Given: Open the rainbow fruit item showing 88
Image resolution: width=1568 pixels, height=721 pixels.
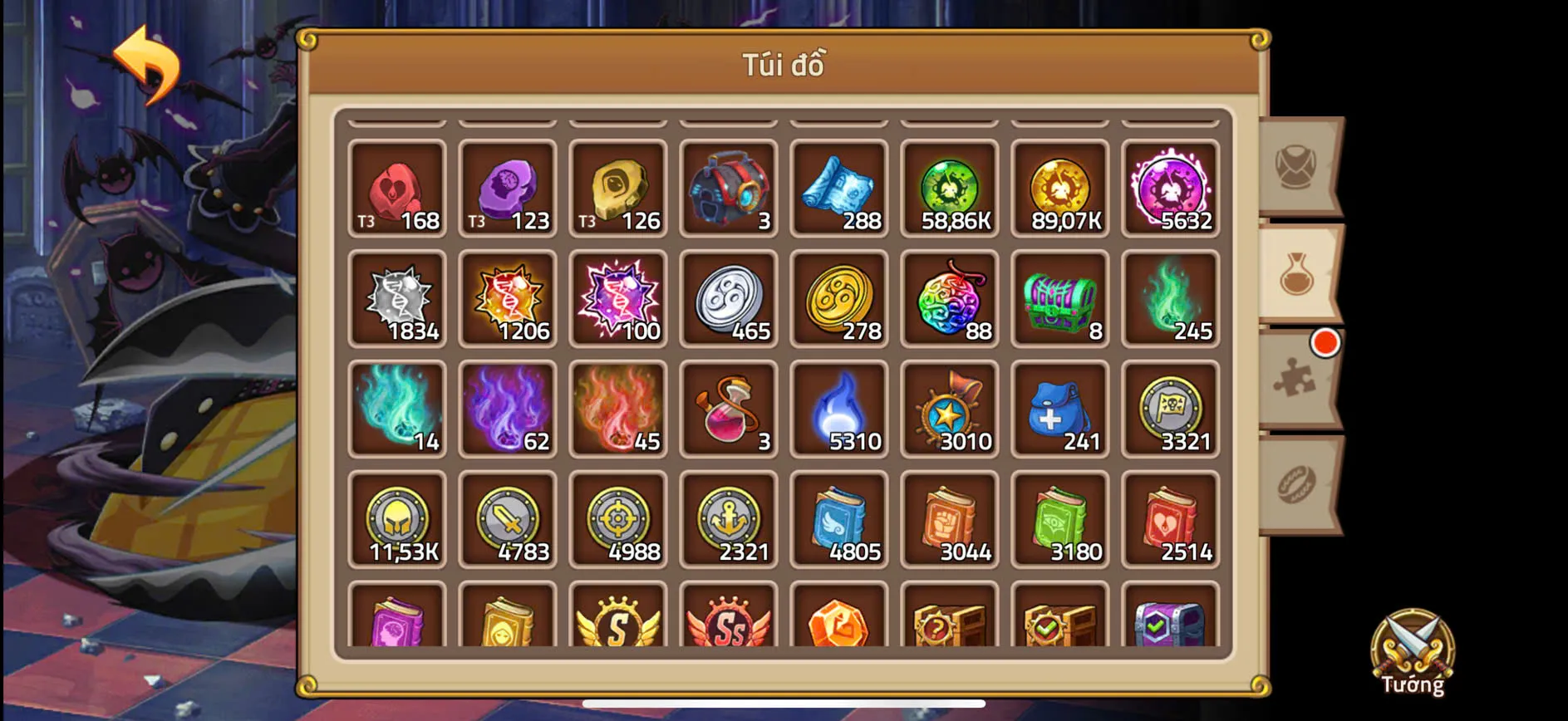Looking at the screenshot, I should tap(949, 301).
